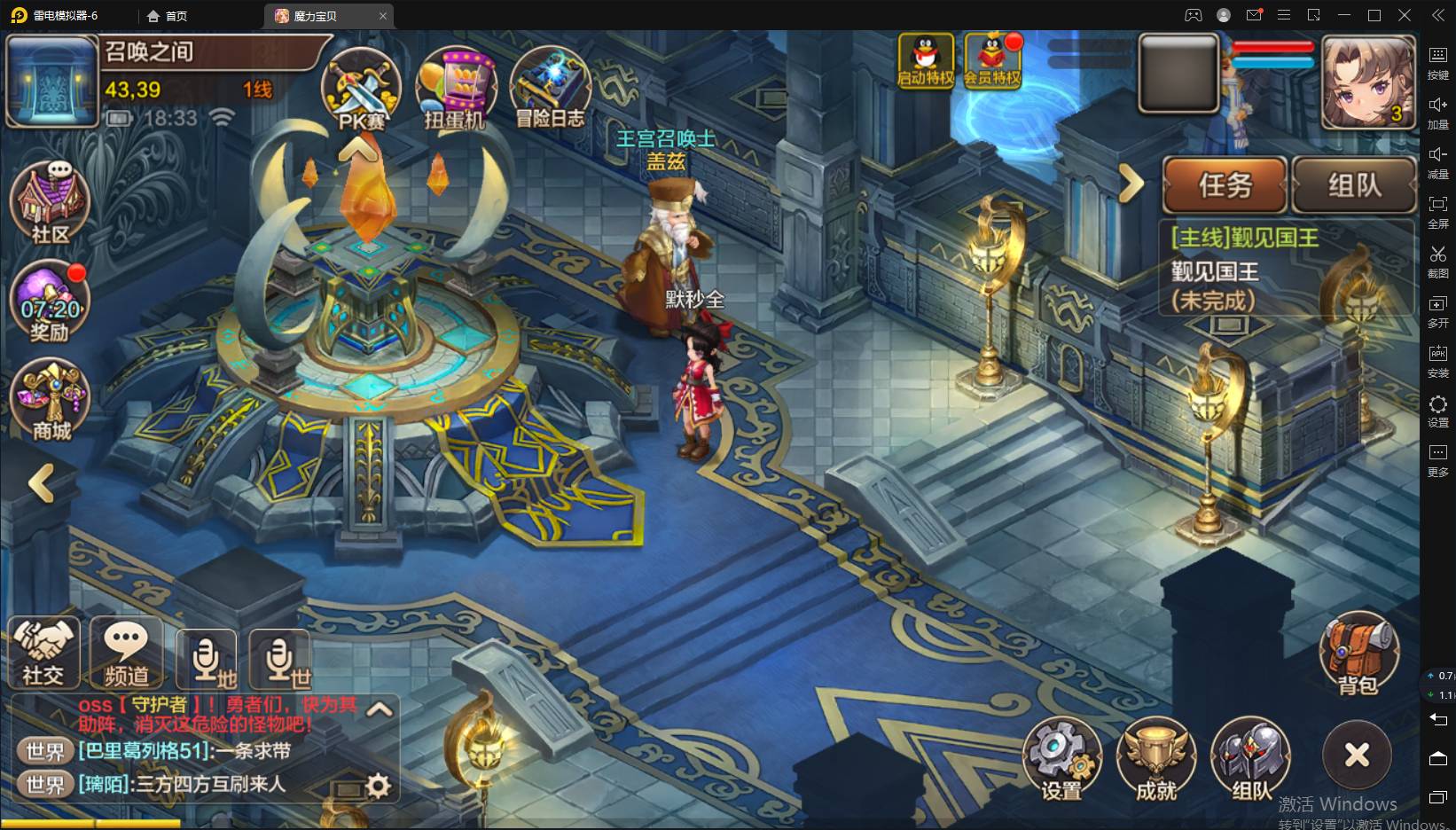1456x830 pixels.
Task: Open the 启动特权 QQ launch privilege
Action: coord(925,60)
